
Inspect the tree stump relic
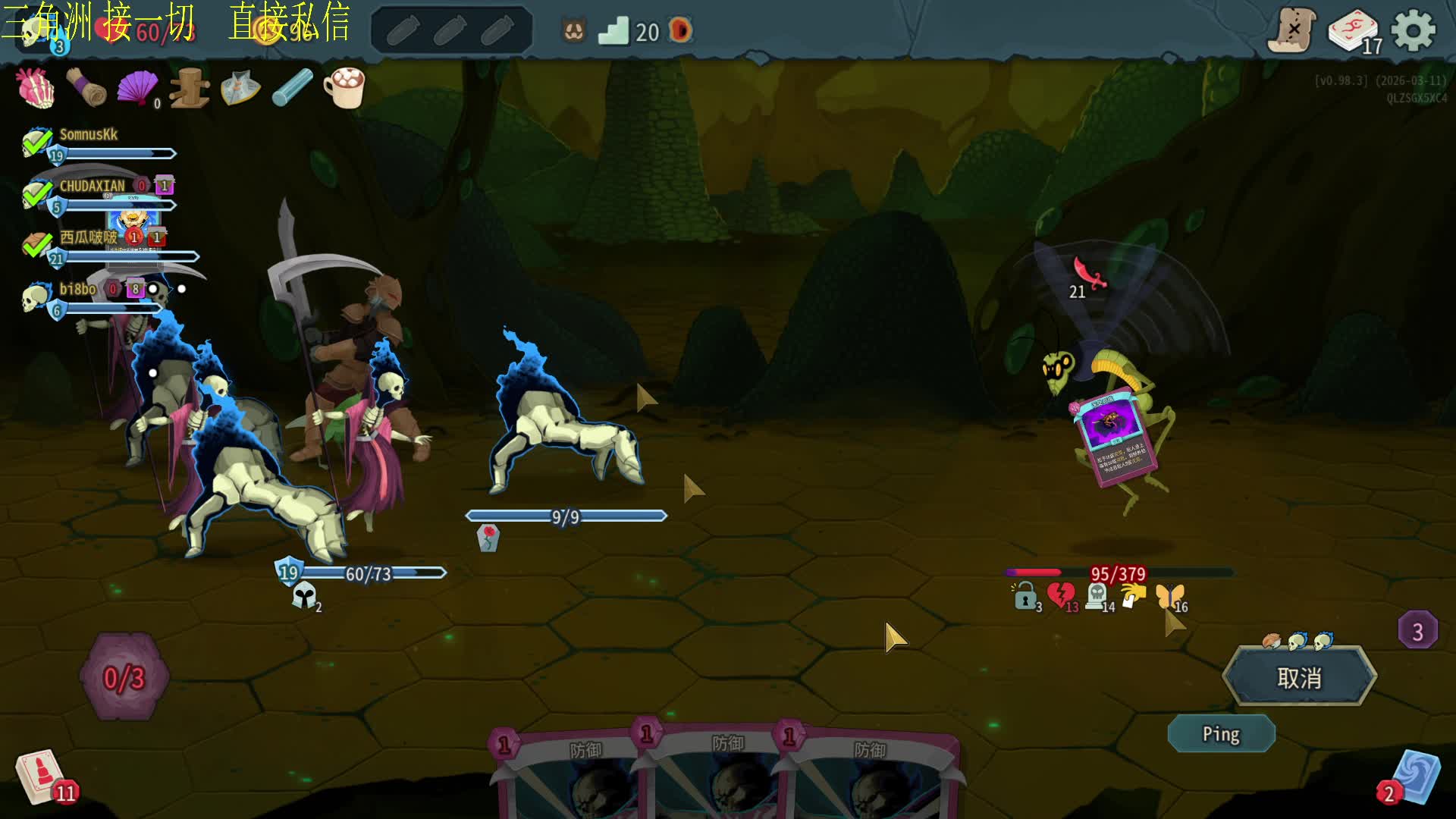tap(189, 89)
